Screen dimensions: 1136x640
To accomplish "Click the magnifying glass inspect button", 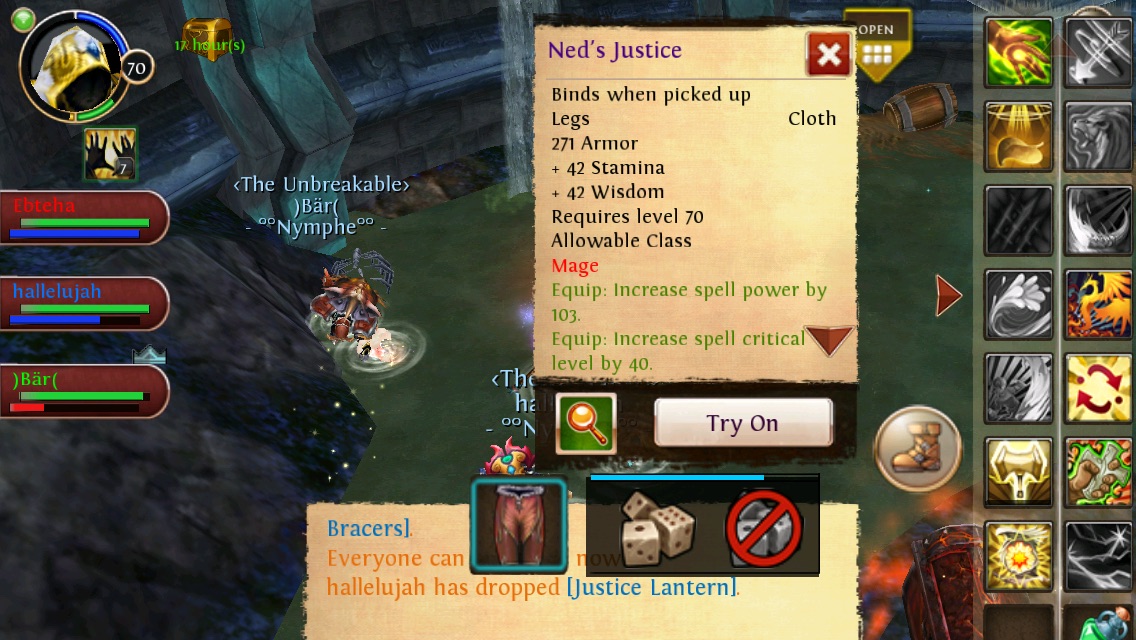I will coord(585,423).
